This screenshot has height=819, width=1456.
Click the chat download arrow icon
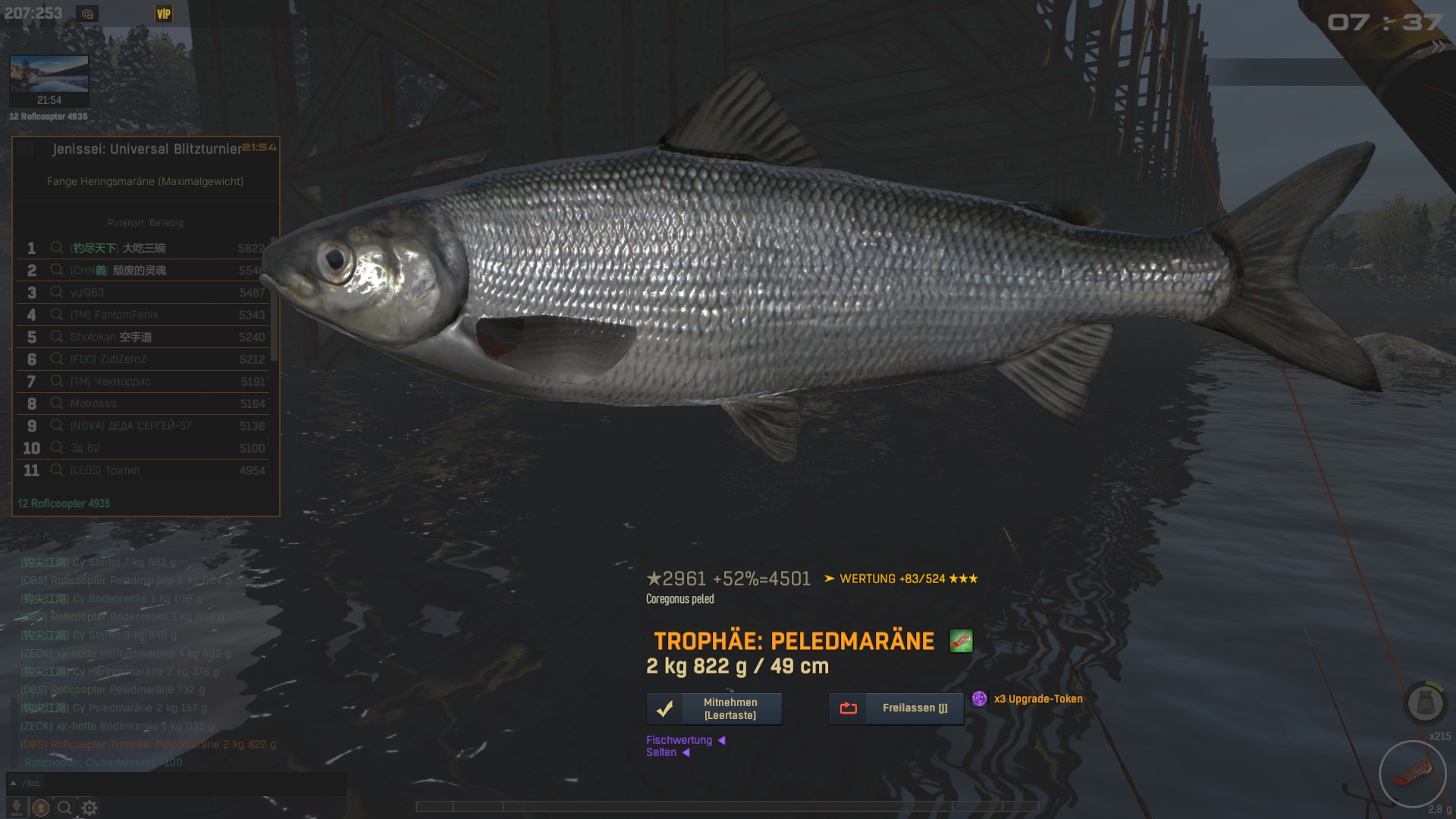pyautogui.click(x=16, y=808)
